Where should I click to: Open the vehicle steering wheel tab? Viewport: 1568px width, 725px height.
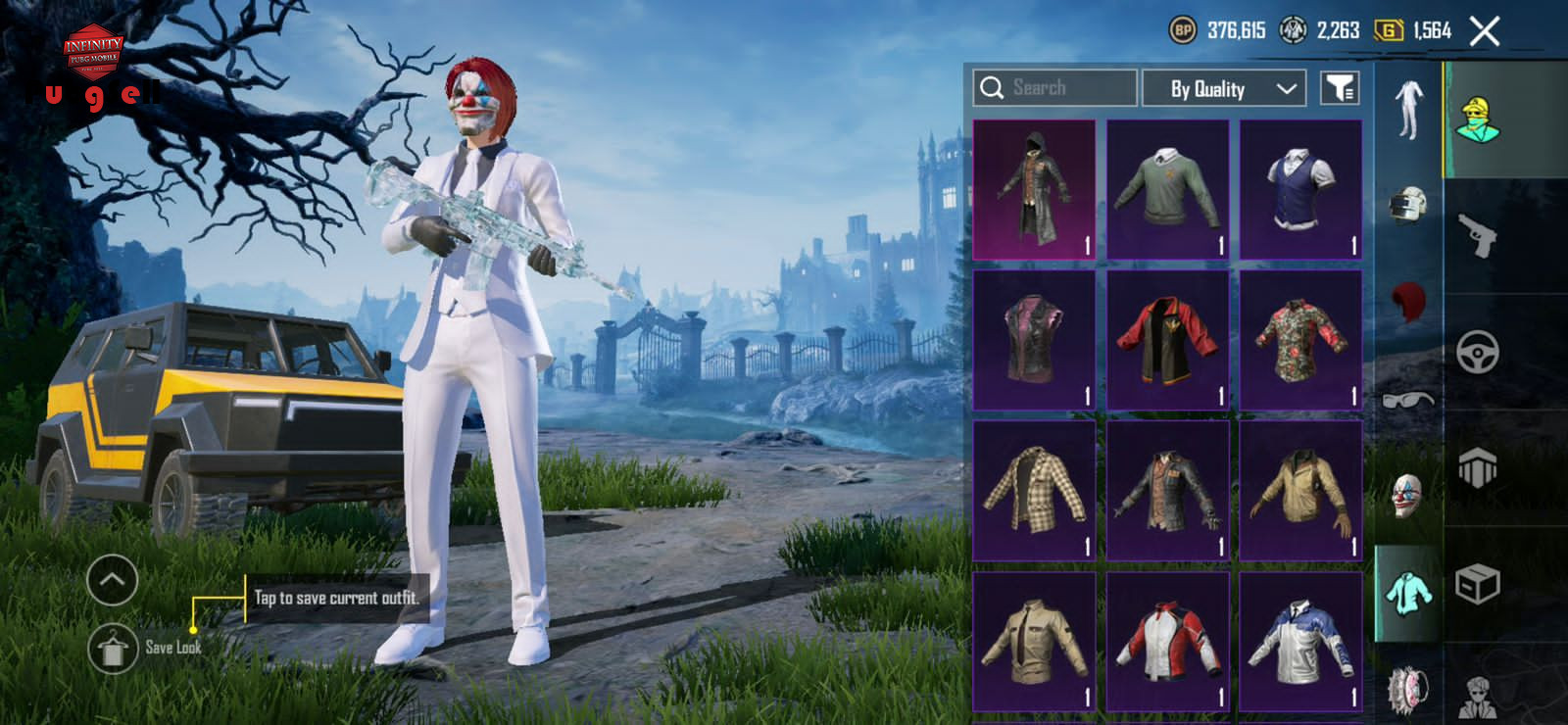pyautogui.click(x=1477, y=353)
